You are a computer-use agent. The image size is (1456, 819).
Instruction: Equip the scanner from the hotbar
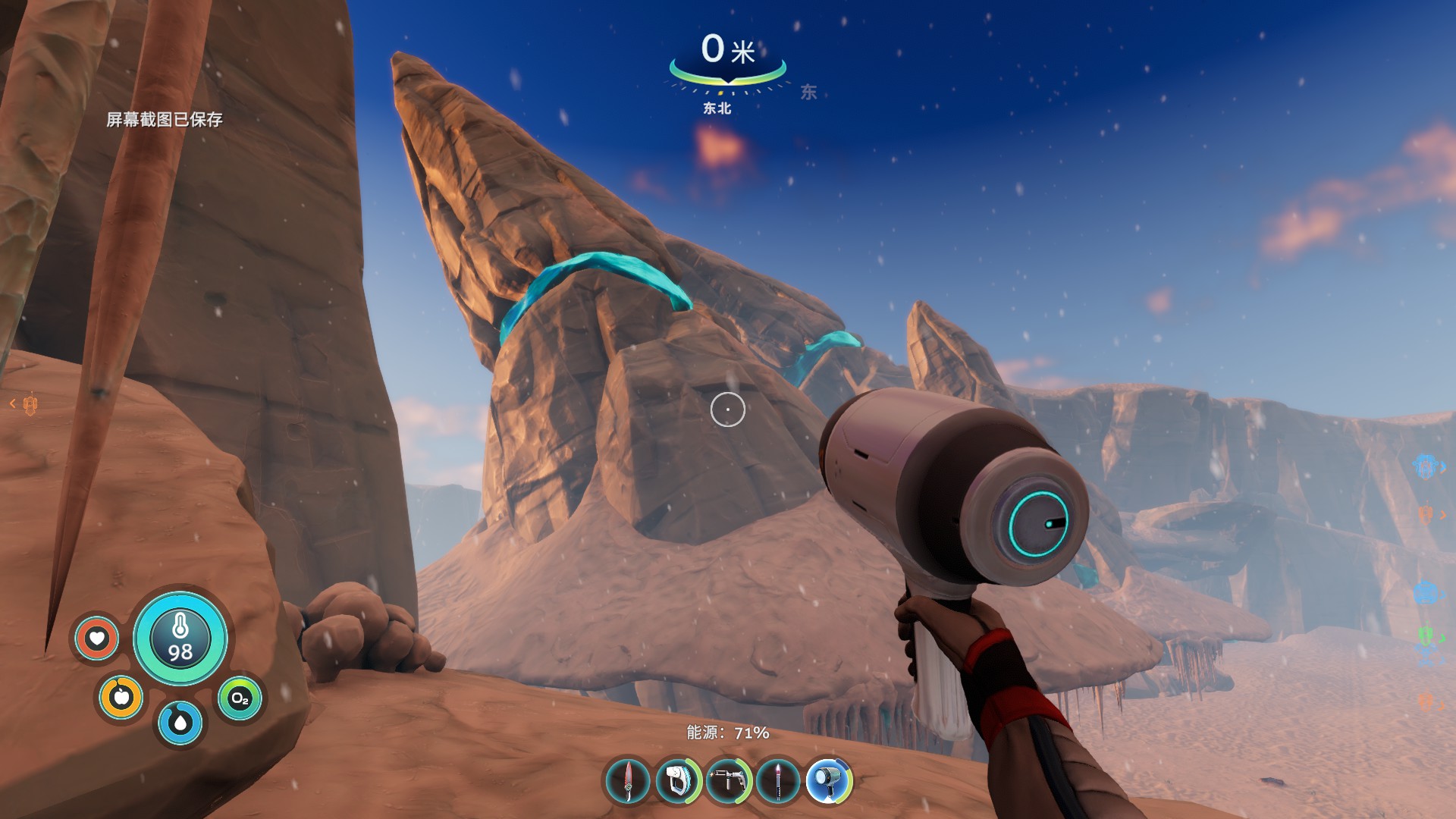[x=678, y=780]
